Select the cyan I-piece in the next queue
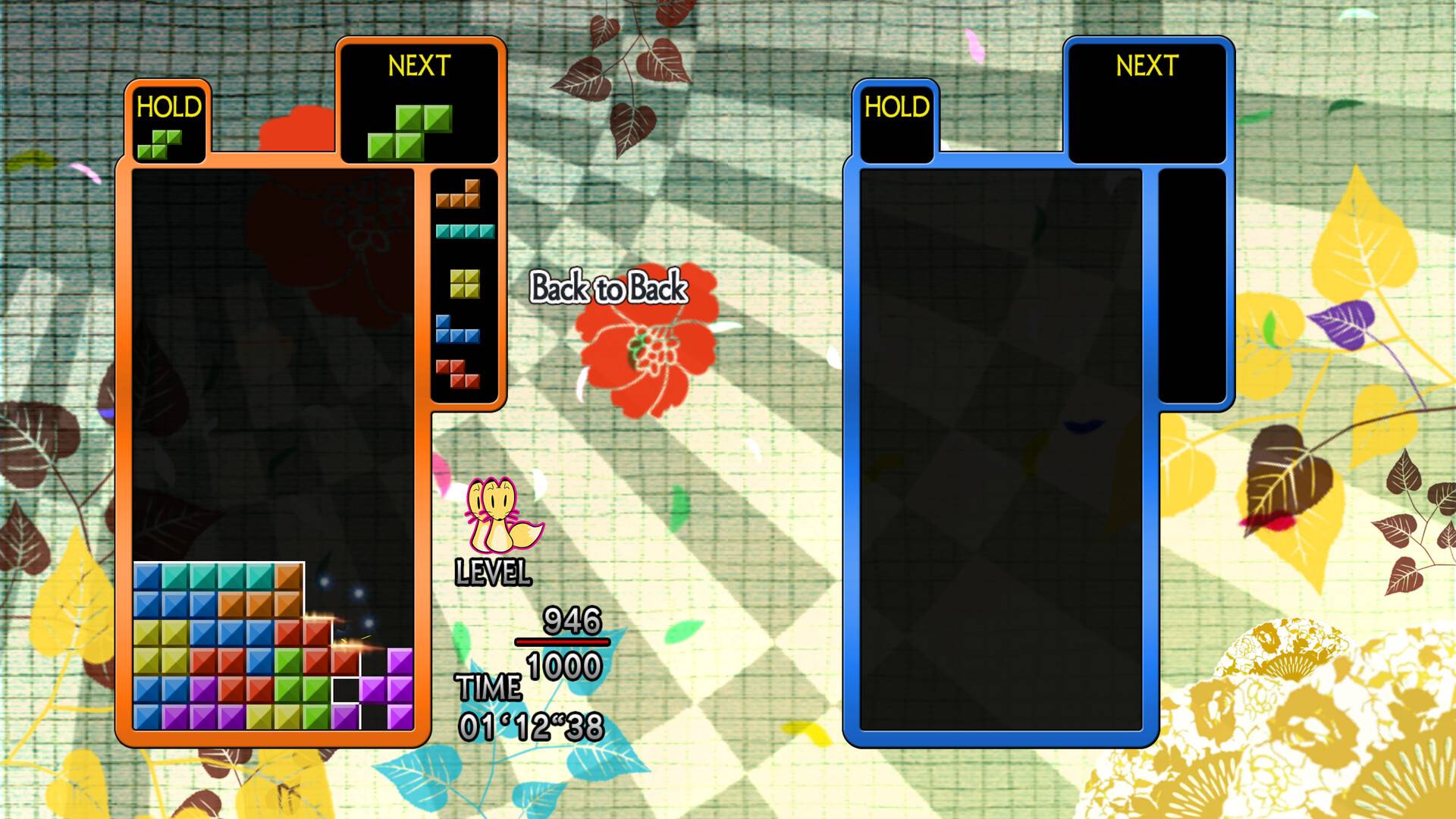Viewport: 1456px width, 819px height. click(x=463, y=231)
